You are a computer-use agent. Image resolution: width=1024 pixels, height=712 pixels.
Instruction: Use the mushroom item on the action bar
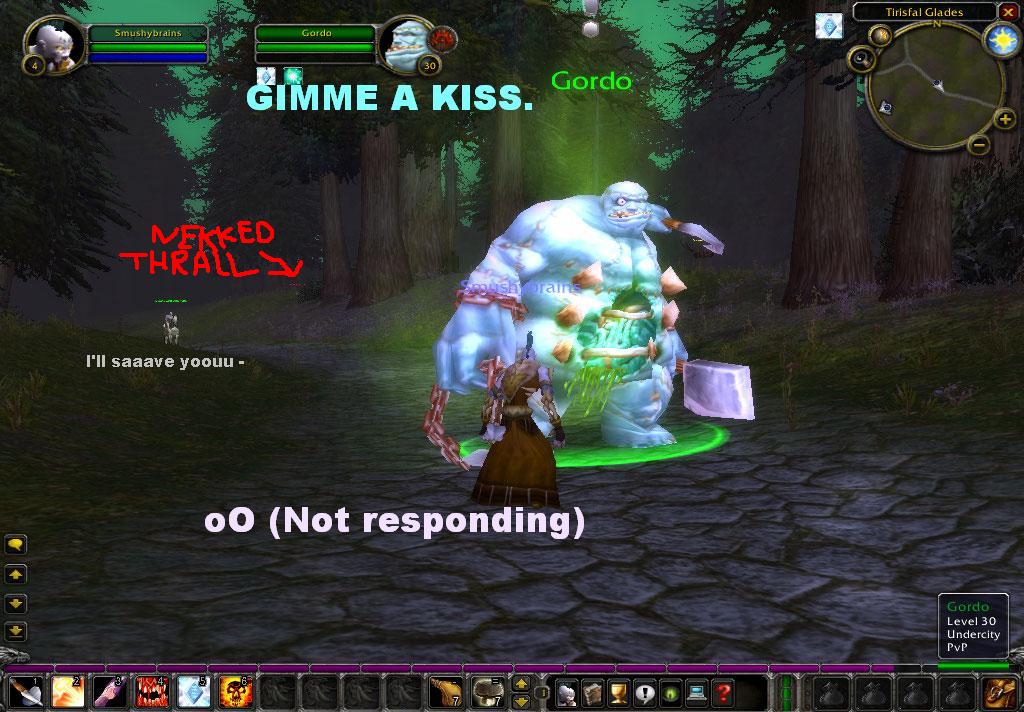coord(489,691)
